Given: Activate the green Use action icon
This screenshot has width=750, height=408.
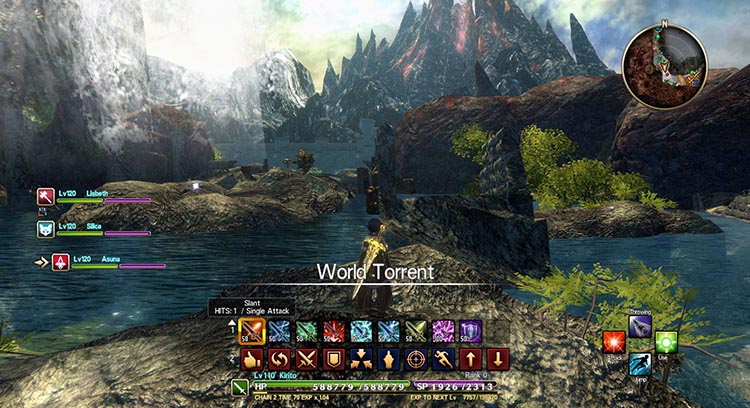Looking at the screenshot, I should point(667,343).
